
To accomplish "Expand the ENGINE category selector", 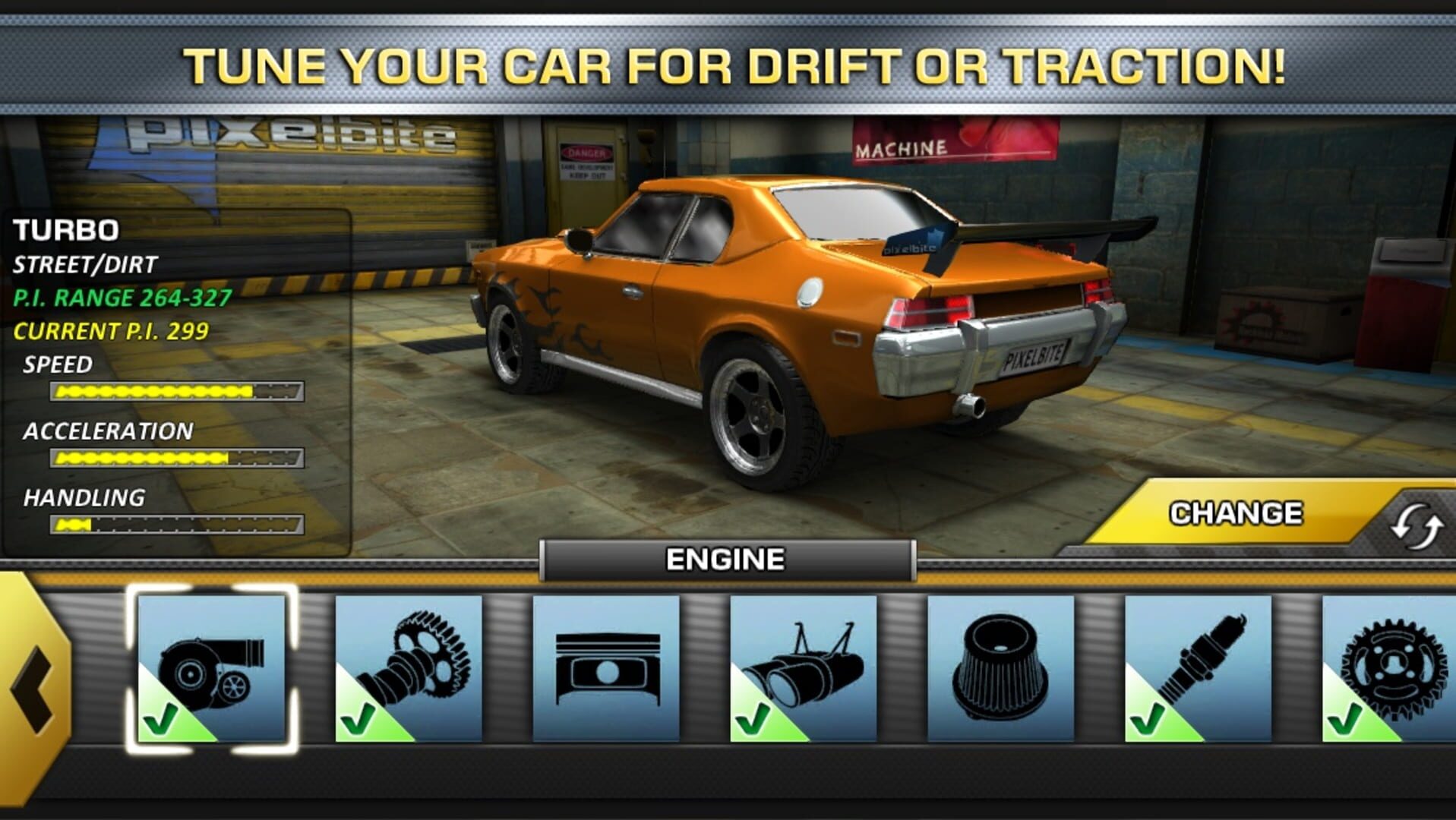I will point(725,560).
